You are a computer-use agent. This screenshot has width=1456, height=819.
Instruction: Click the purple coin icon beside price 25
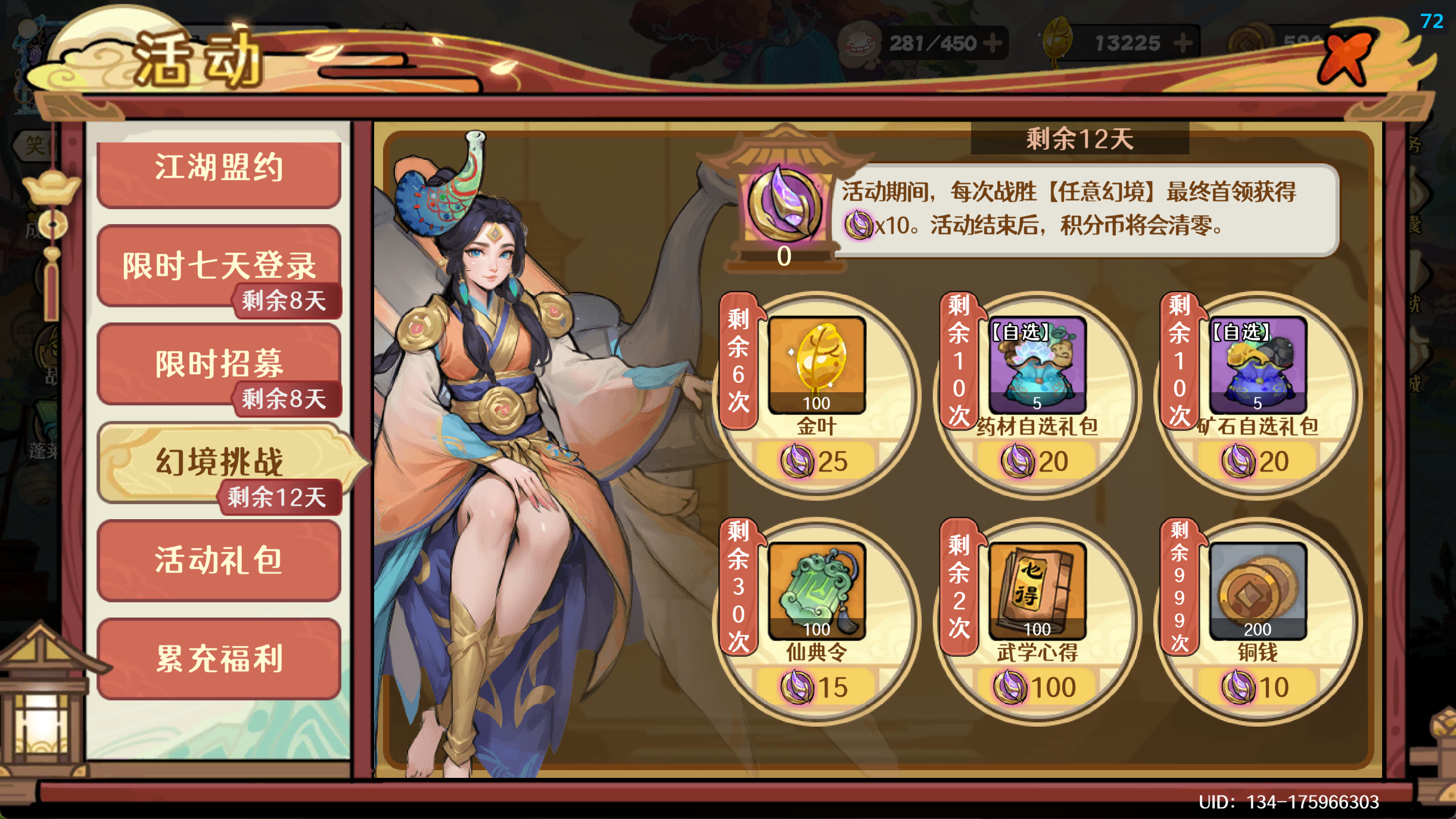pos(798,460)
